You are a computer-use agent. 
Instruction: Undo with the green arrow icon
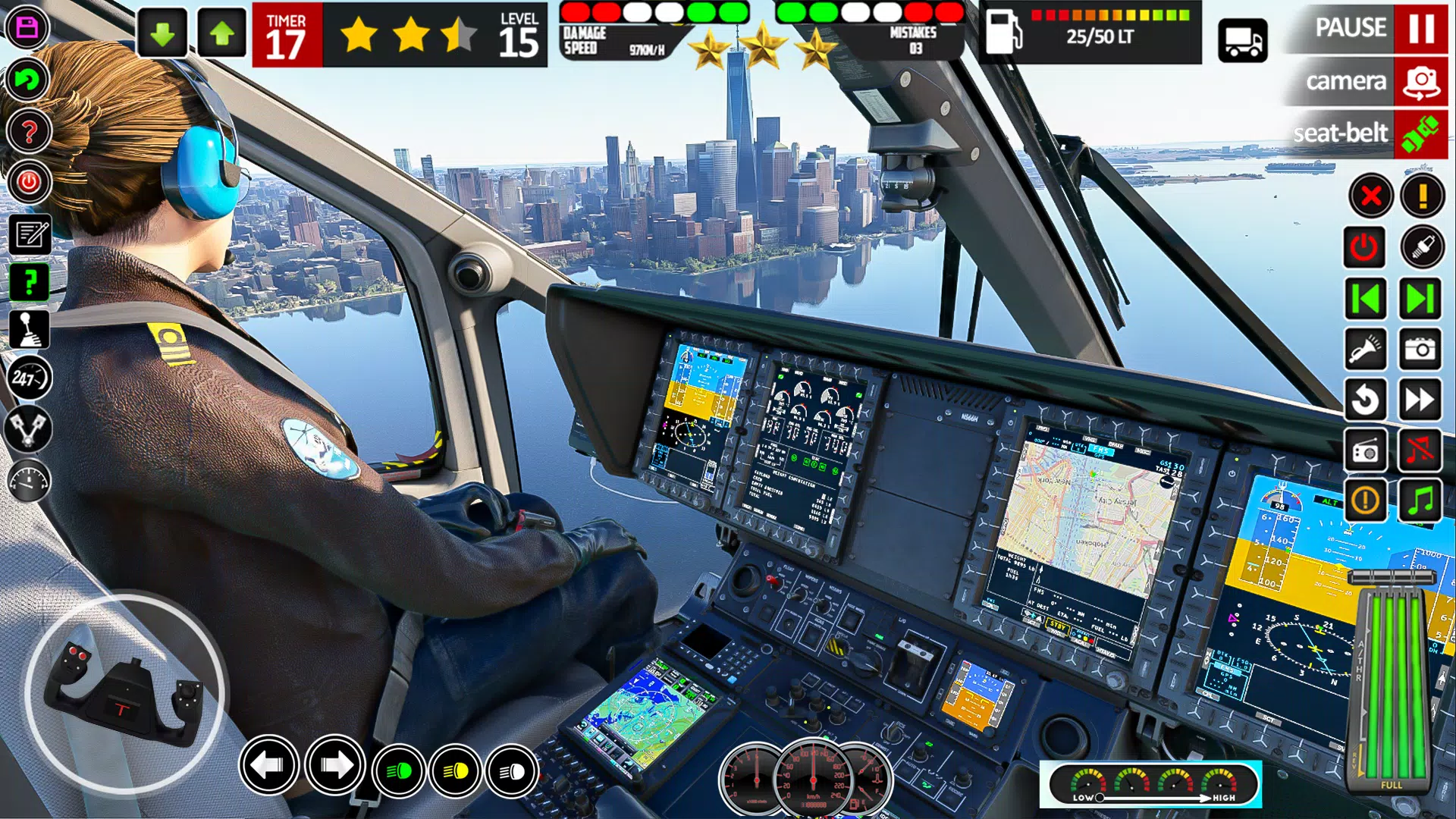[28, 77]
